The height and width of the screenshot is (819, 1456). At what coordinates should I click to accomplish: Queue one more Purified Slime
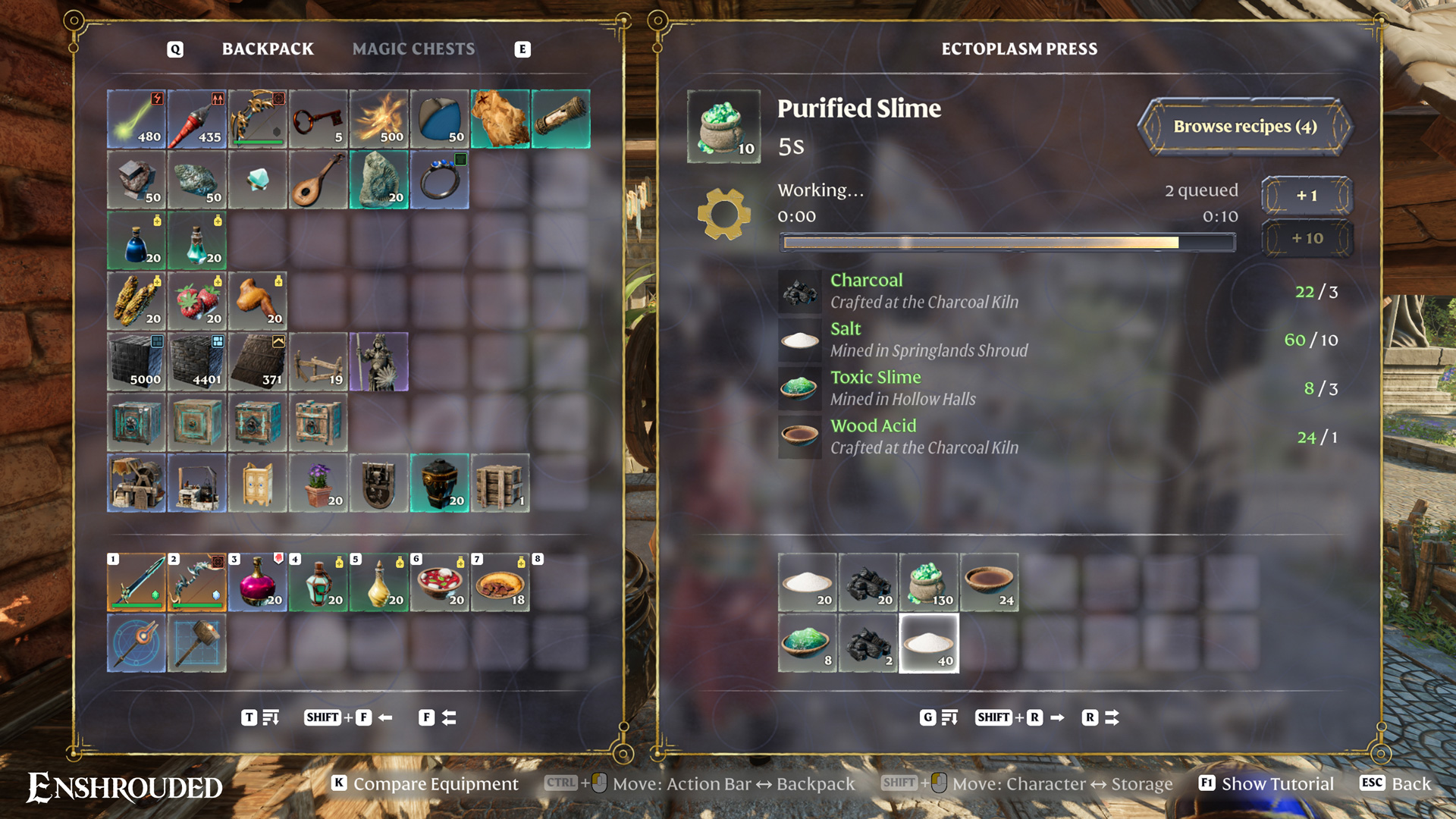1306,196
